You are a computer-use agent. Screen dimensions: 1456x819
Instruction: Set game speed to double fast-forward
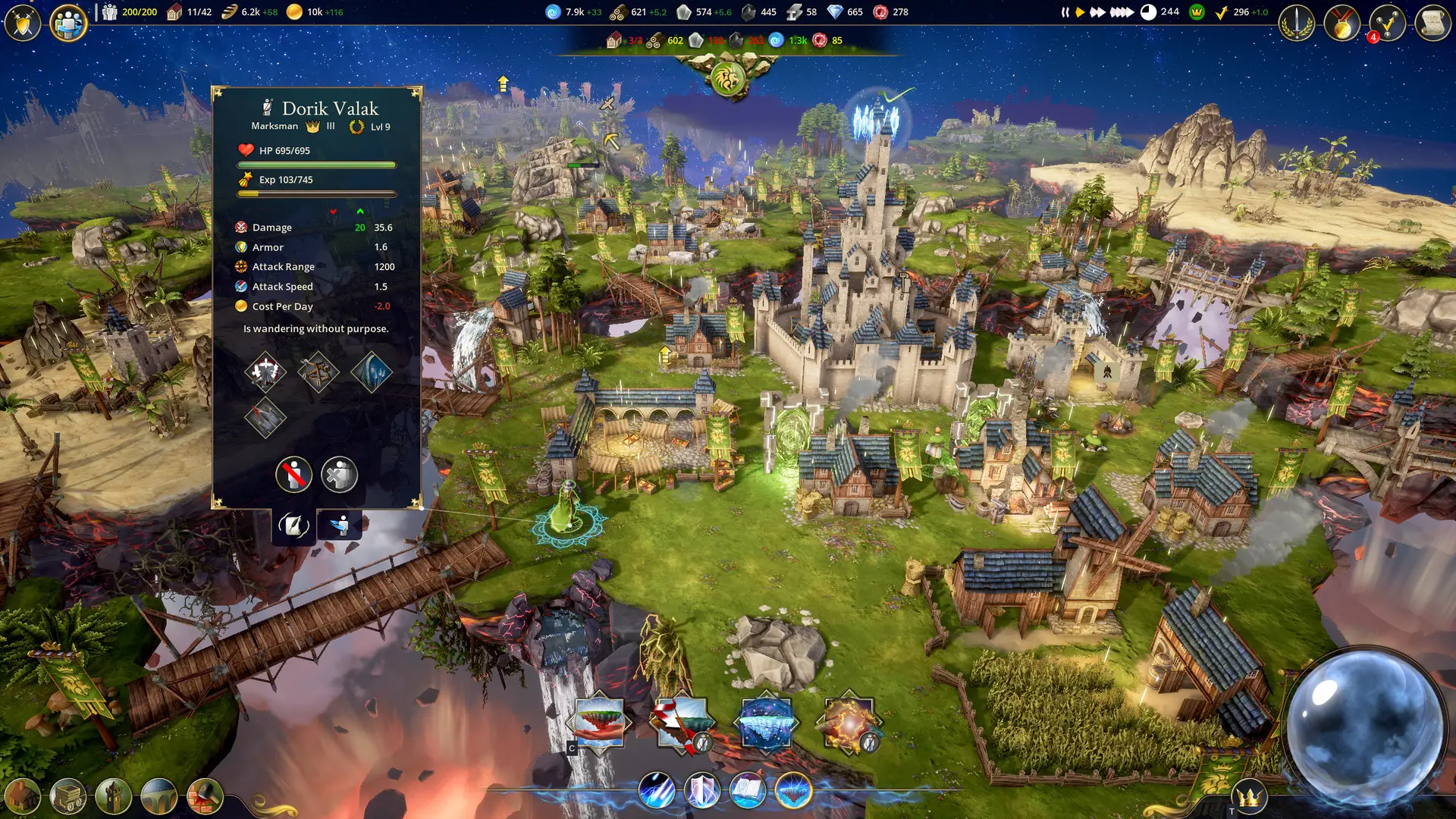pyautogui.click(x=1097, y=12)
